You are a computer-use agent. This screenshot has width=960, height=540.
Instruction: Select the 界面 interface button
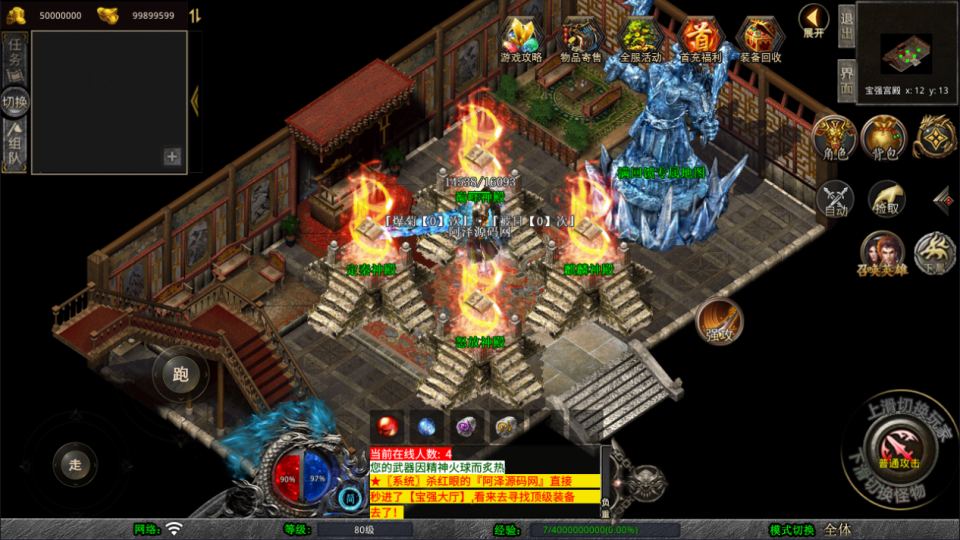(847, 77)
